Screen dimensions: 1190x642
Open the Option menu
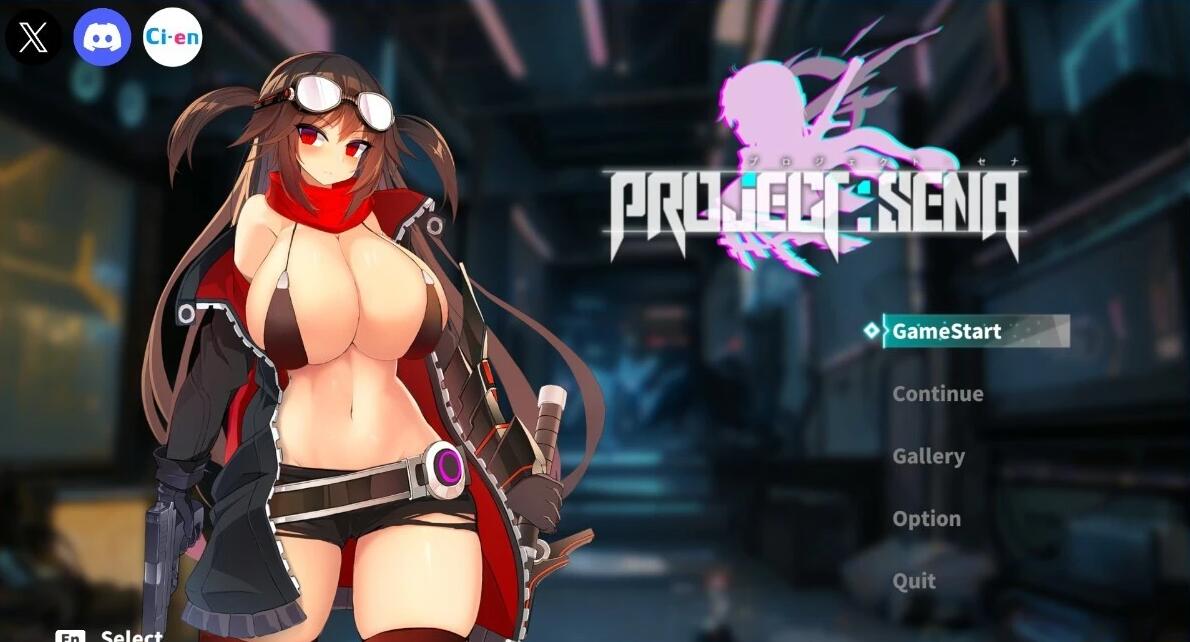(x=926, y=519)
